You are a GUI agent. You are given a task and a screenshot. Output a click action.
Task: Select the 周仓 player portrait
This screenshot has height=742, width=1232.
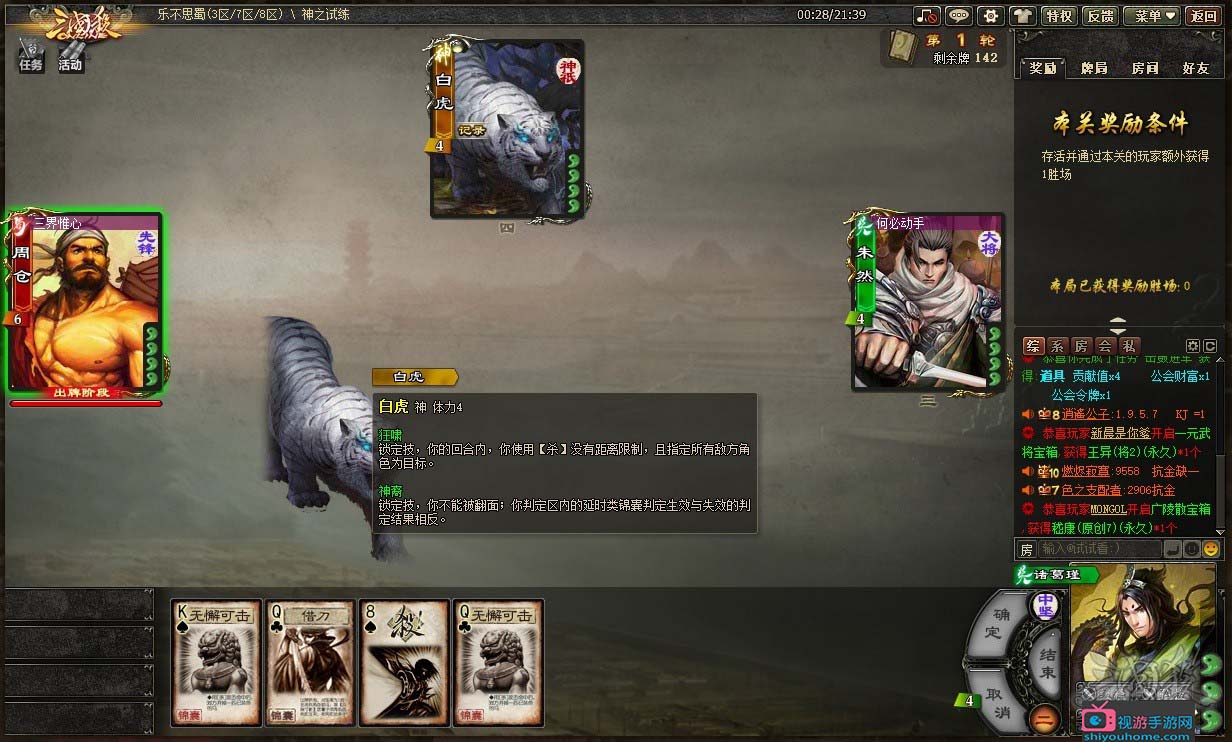(84, 302)
